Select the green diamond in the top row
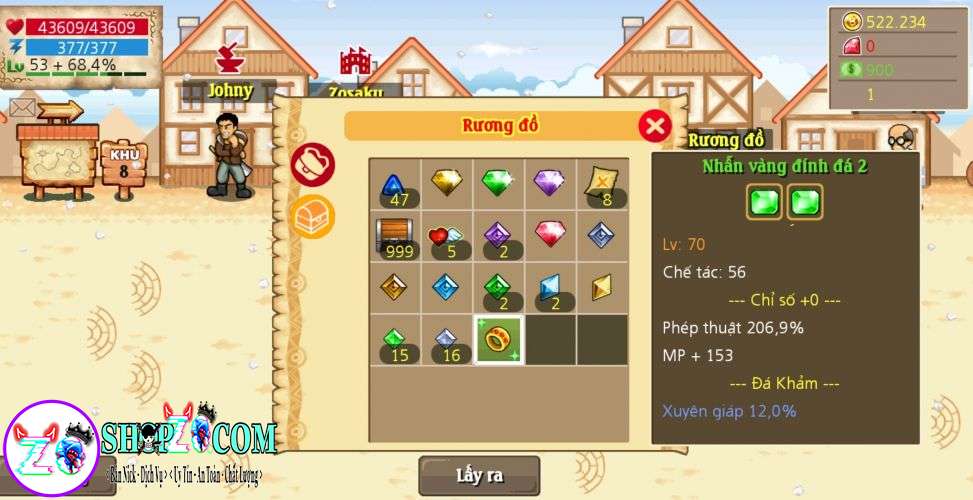The height and width of the screenshot is (500, 973). click(x=498, y=183)
